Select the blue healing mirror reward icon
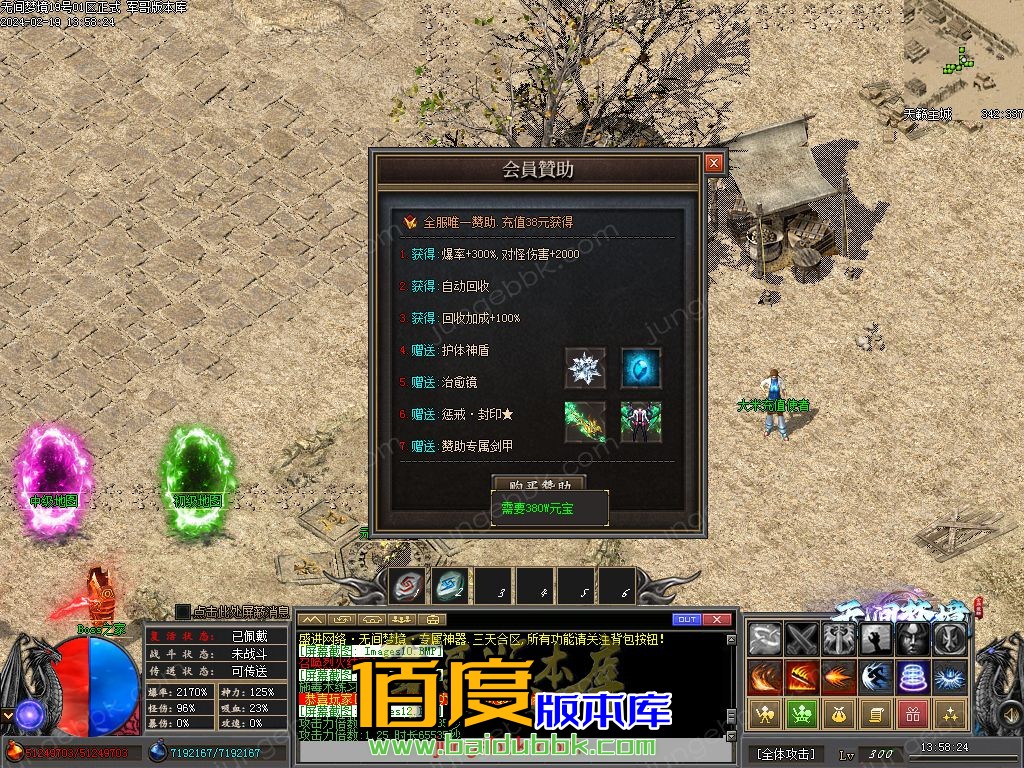Viewport: 1024px width, 768px height. tap(640, 368)
